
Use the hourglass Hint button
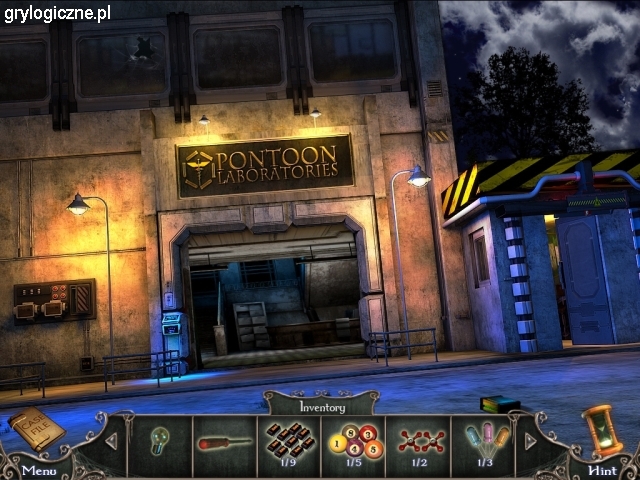click(602, 432)
